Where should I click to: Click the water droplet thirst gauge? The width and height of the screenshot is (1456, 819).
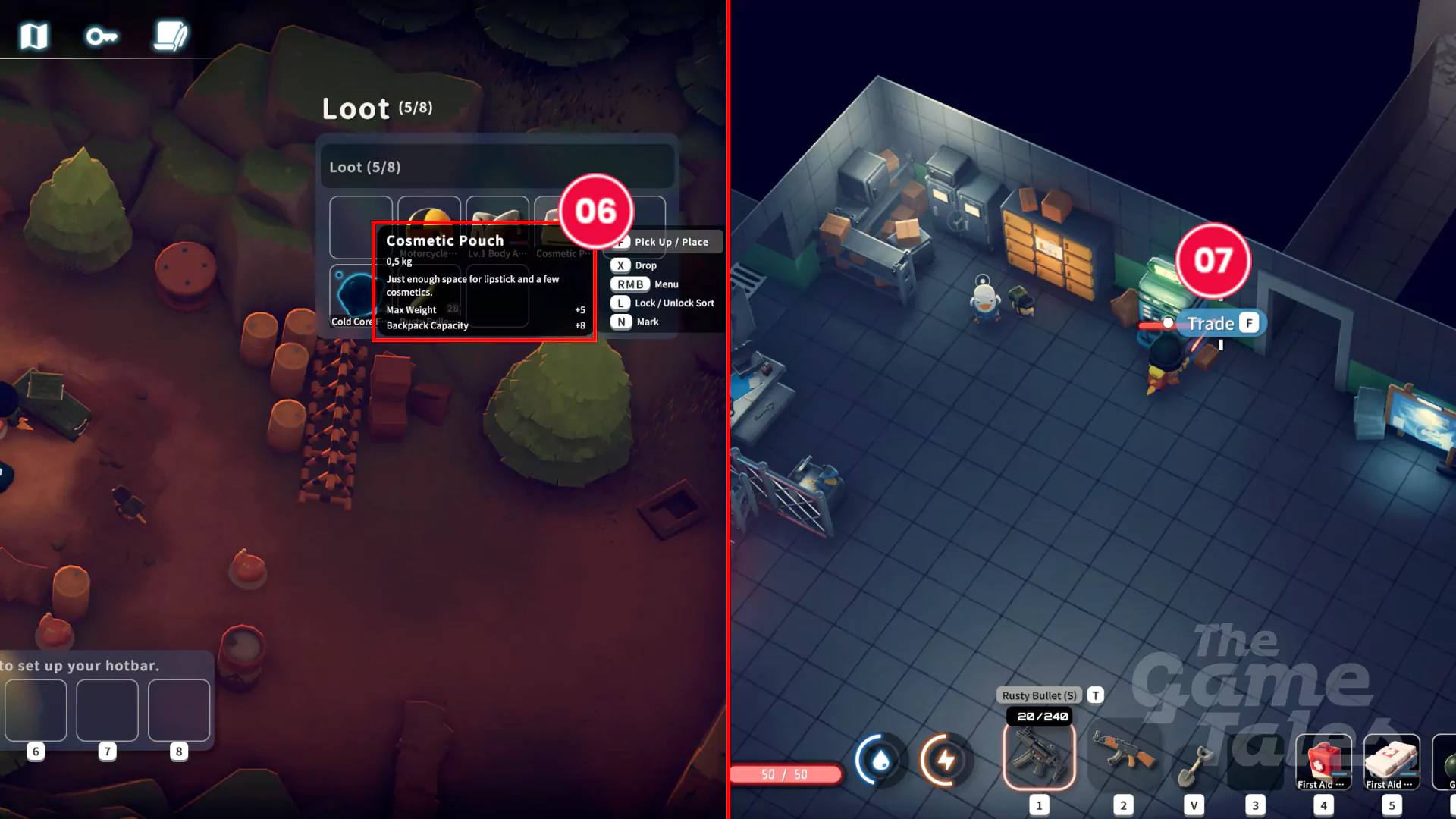click(x=880, y=760)
